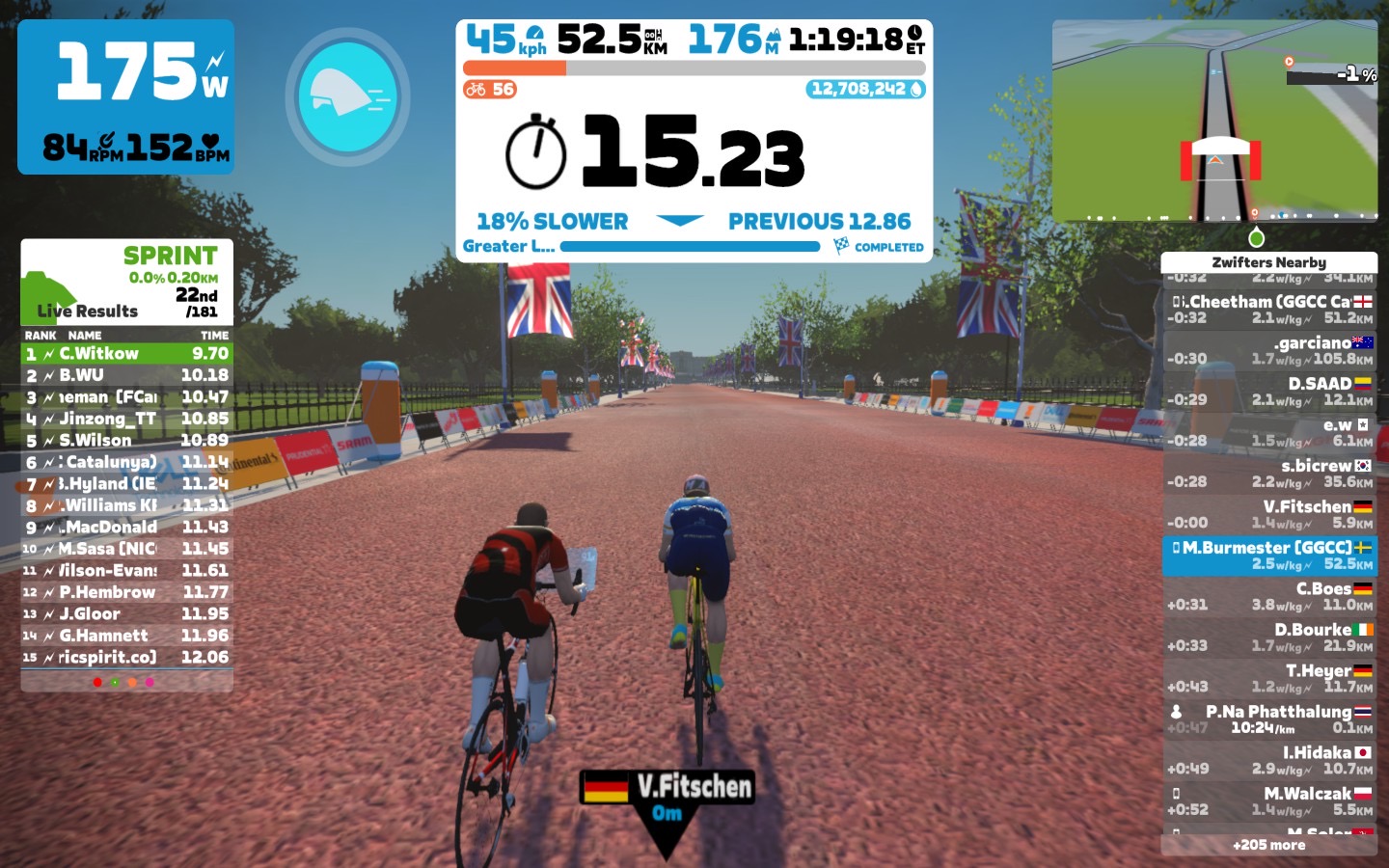This screenshot has width=1389, height=868.
Task: Select C.Witkow at sprint rank 1
Action: 126,354
